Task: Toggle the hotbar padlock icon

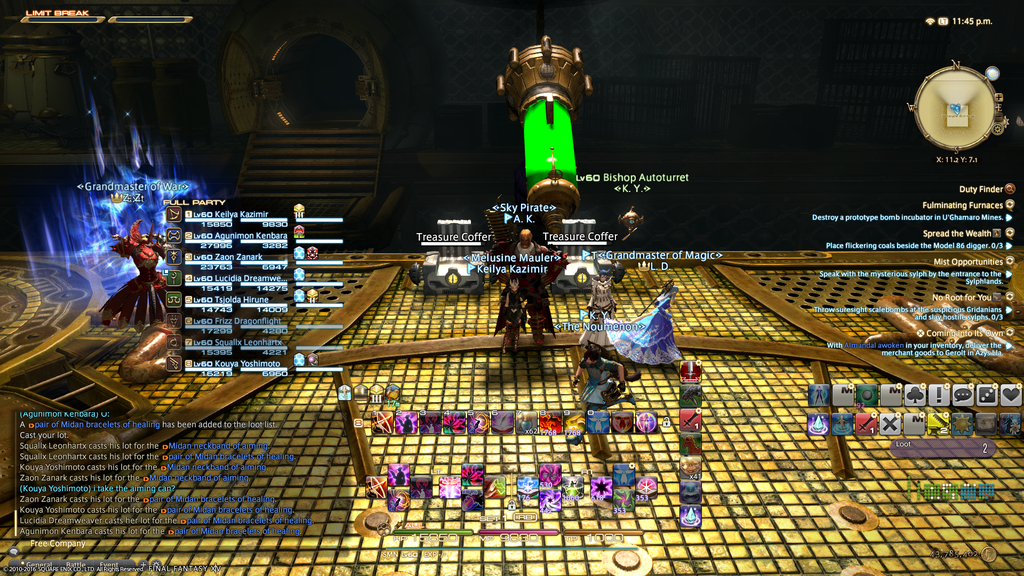Action: 666,424
